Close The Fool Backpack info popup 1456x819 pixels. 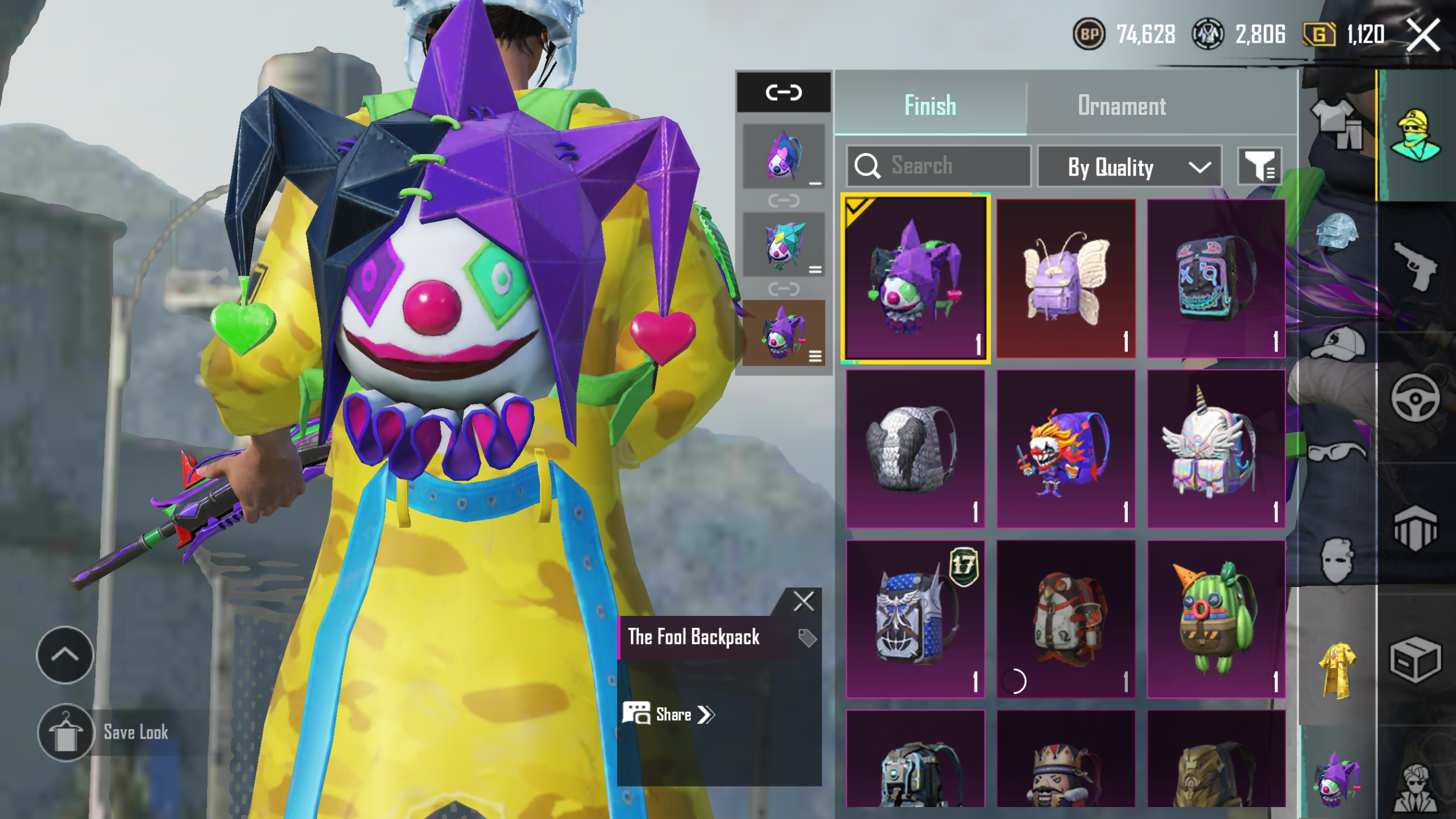(804, 601)
